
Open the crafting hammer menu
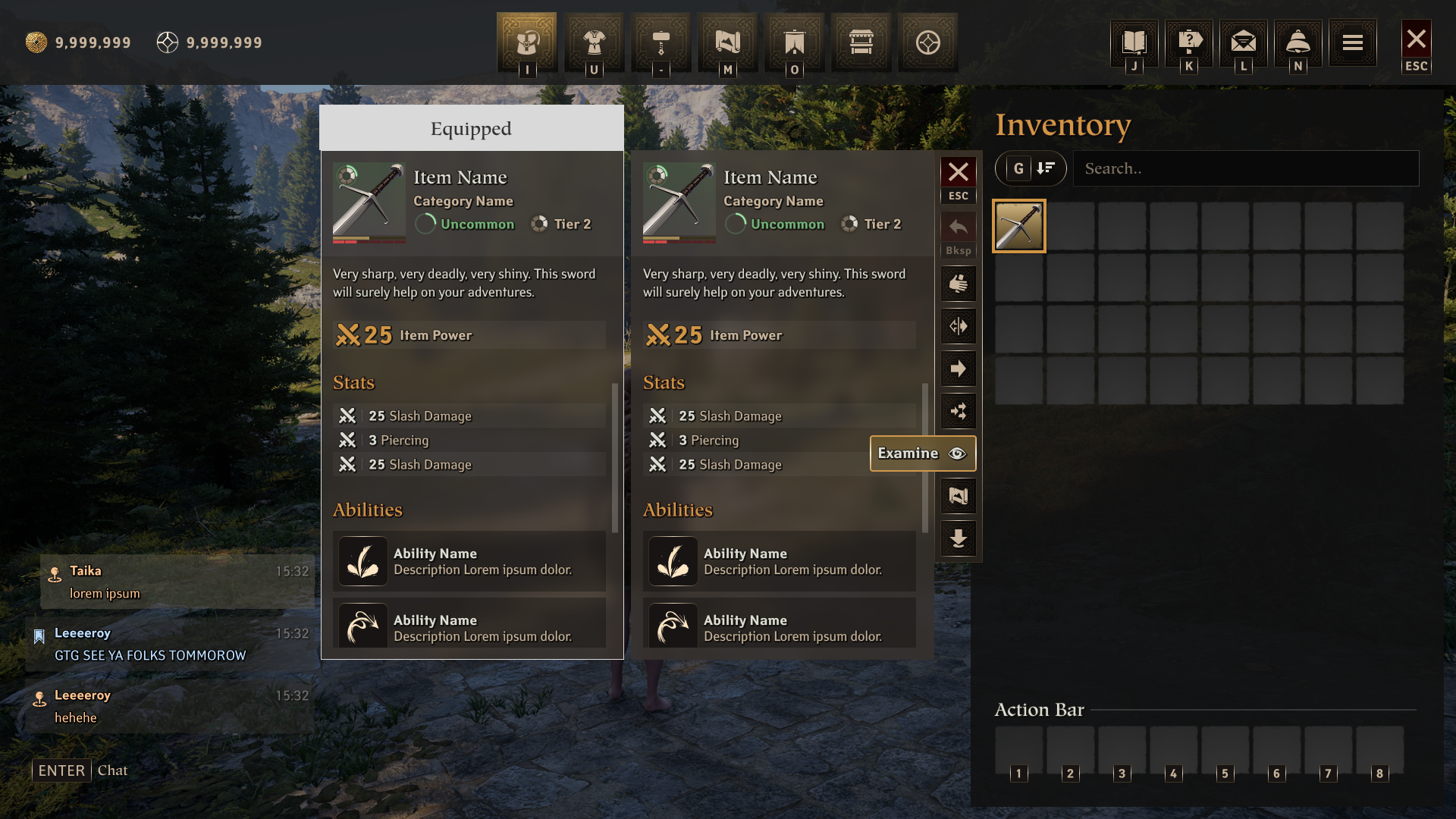661,42
